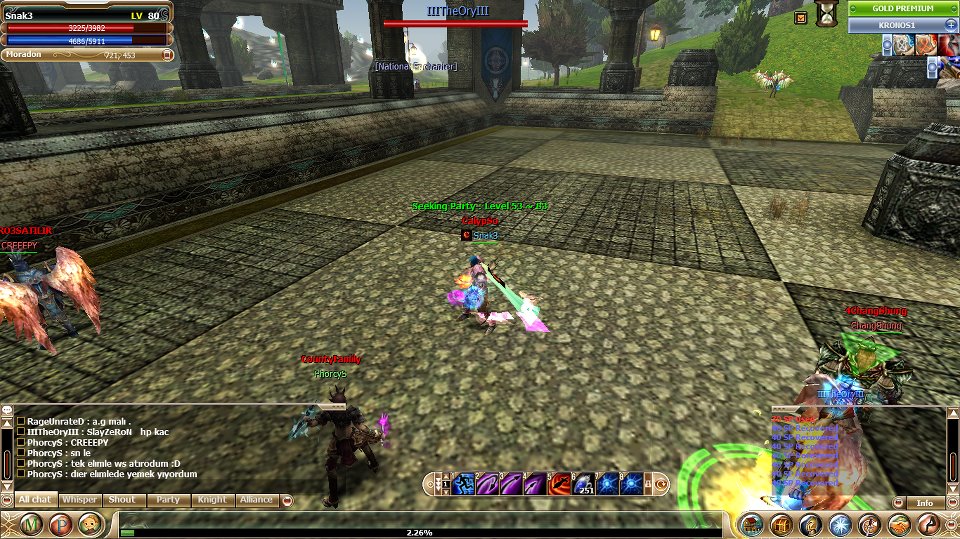Image resolution: width=960 pixels, height=539 pixels.
Task: Click the handshake trade icon
Action: click(899, 524)
